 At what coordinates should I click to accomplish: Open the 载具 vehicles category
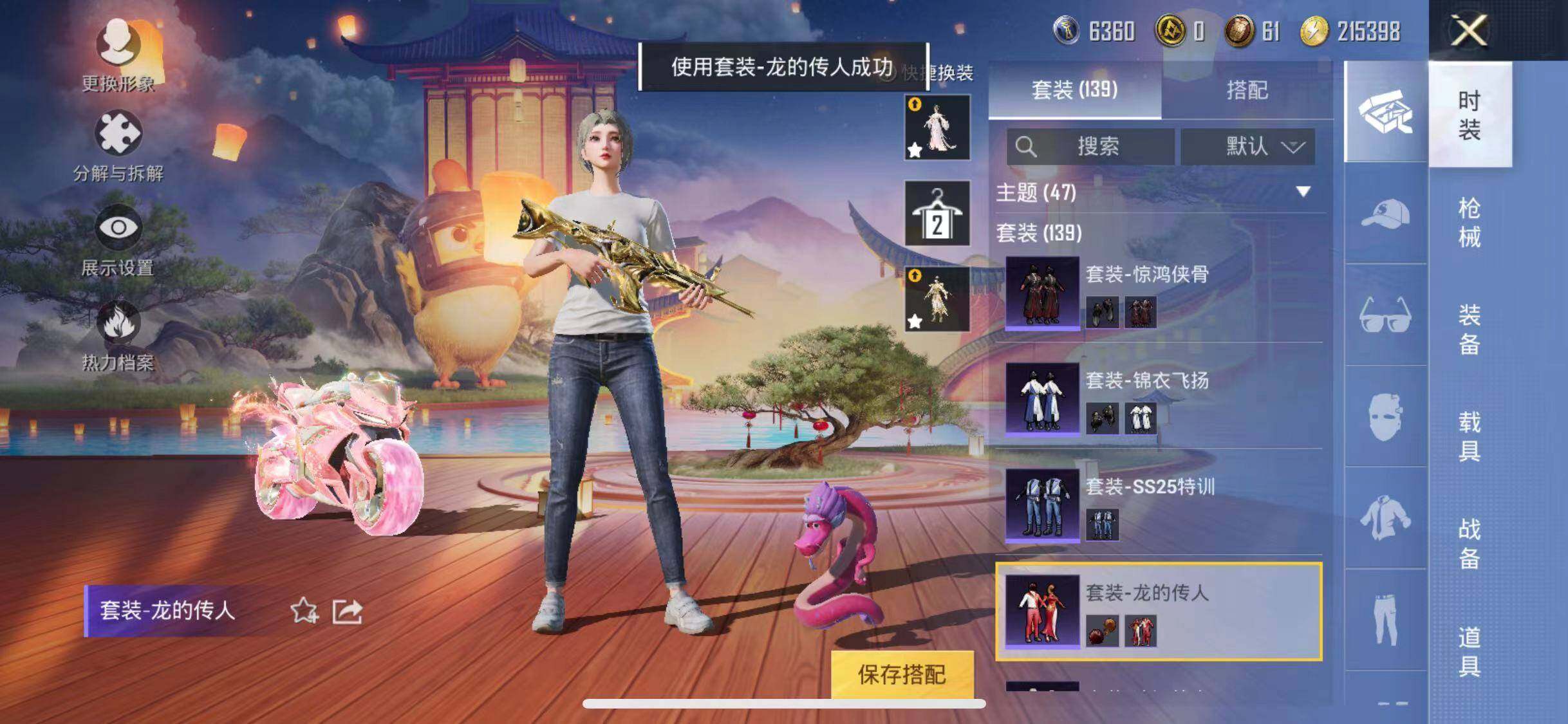click(x=1469, y=436)
